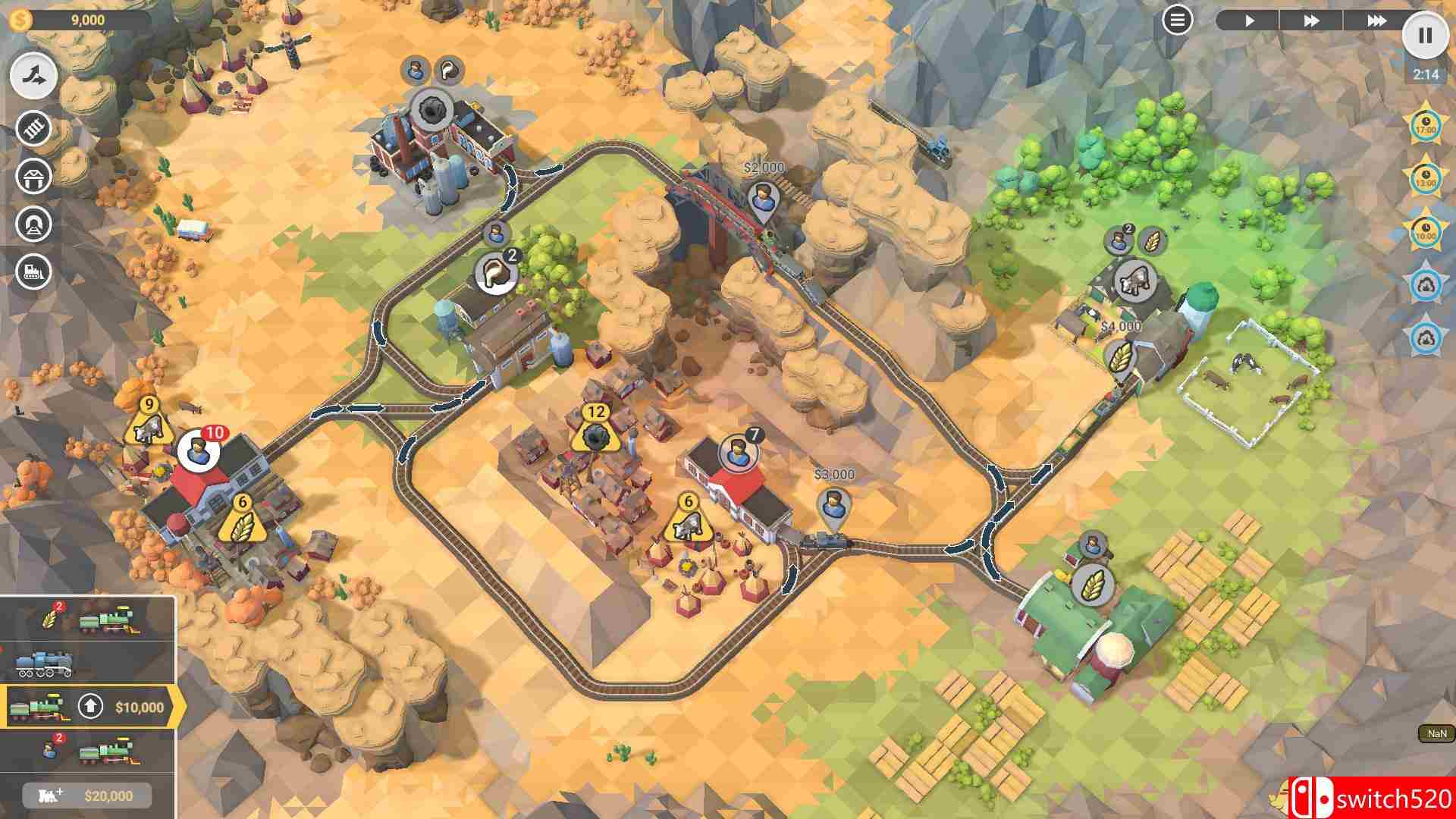Select the blue steam locomotive row
The width and height of the screenshot is (1456, 819).
click(88, 663)
